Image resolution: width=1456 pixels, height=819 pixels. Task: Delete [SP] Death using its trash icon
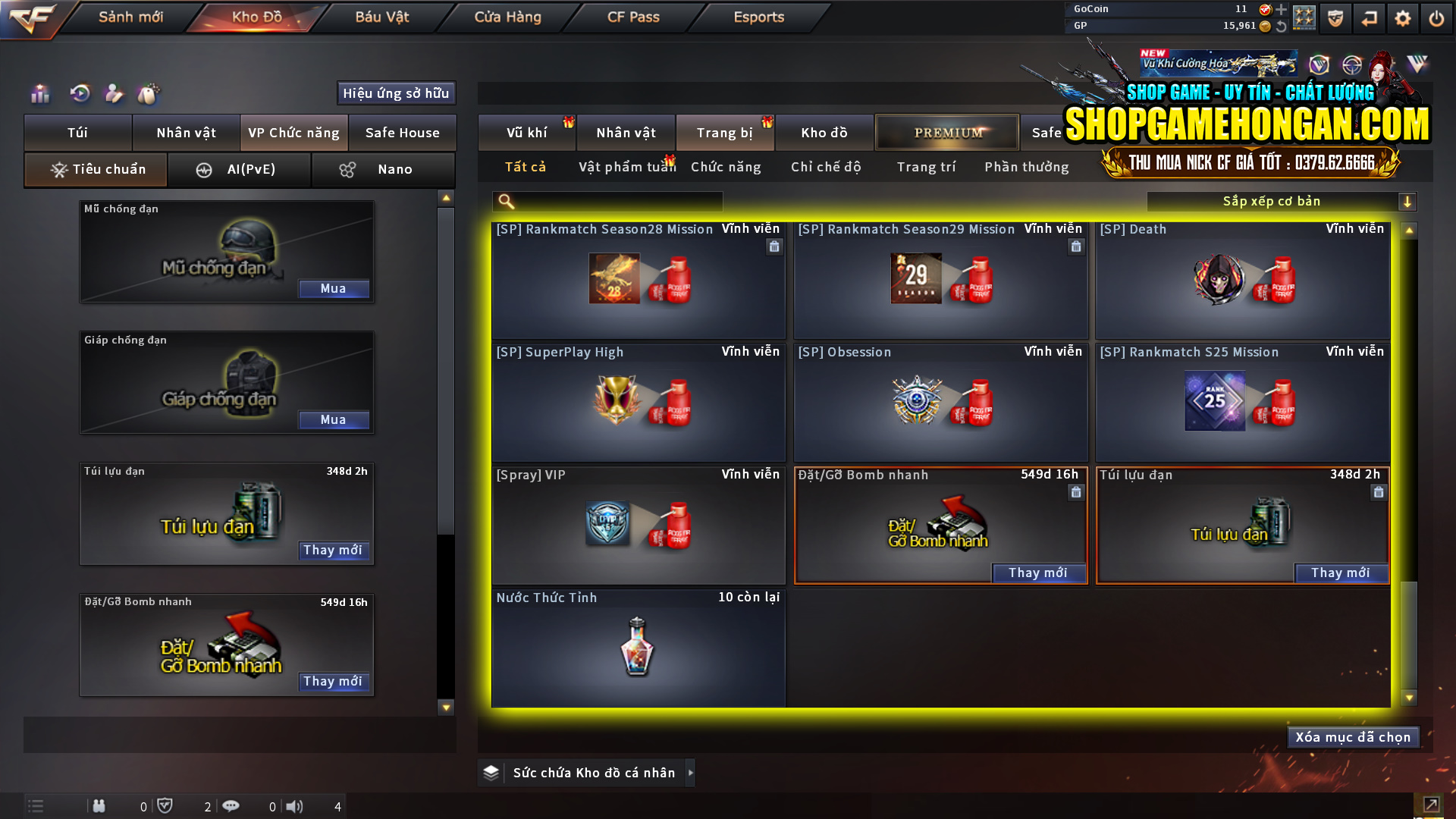tap(1378, 246)
